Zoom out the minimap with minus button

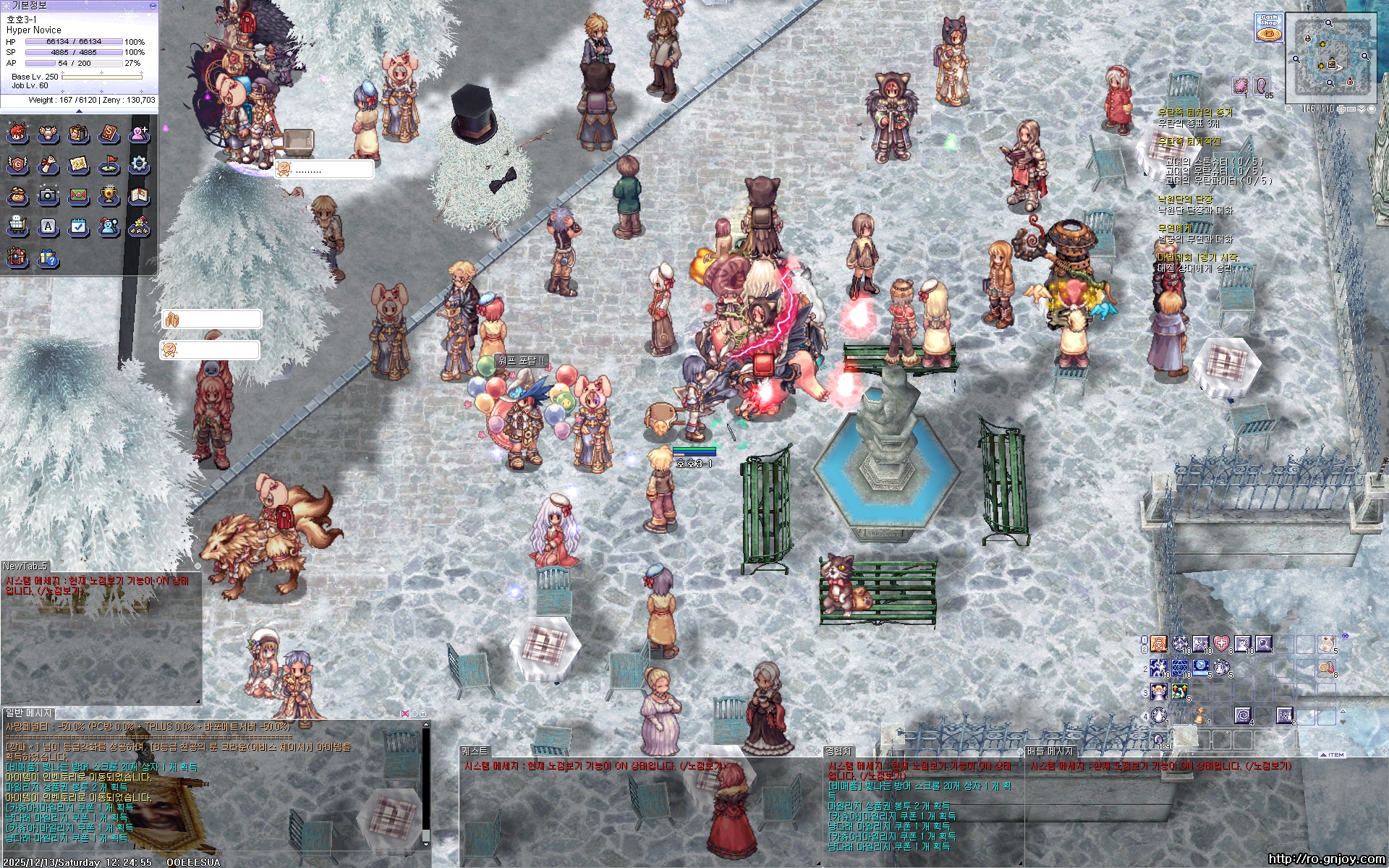pyautogui.click(x=1351, y=109)
